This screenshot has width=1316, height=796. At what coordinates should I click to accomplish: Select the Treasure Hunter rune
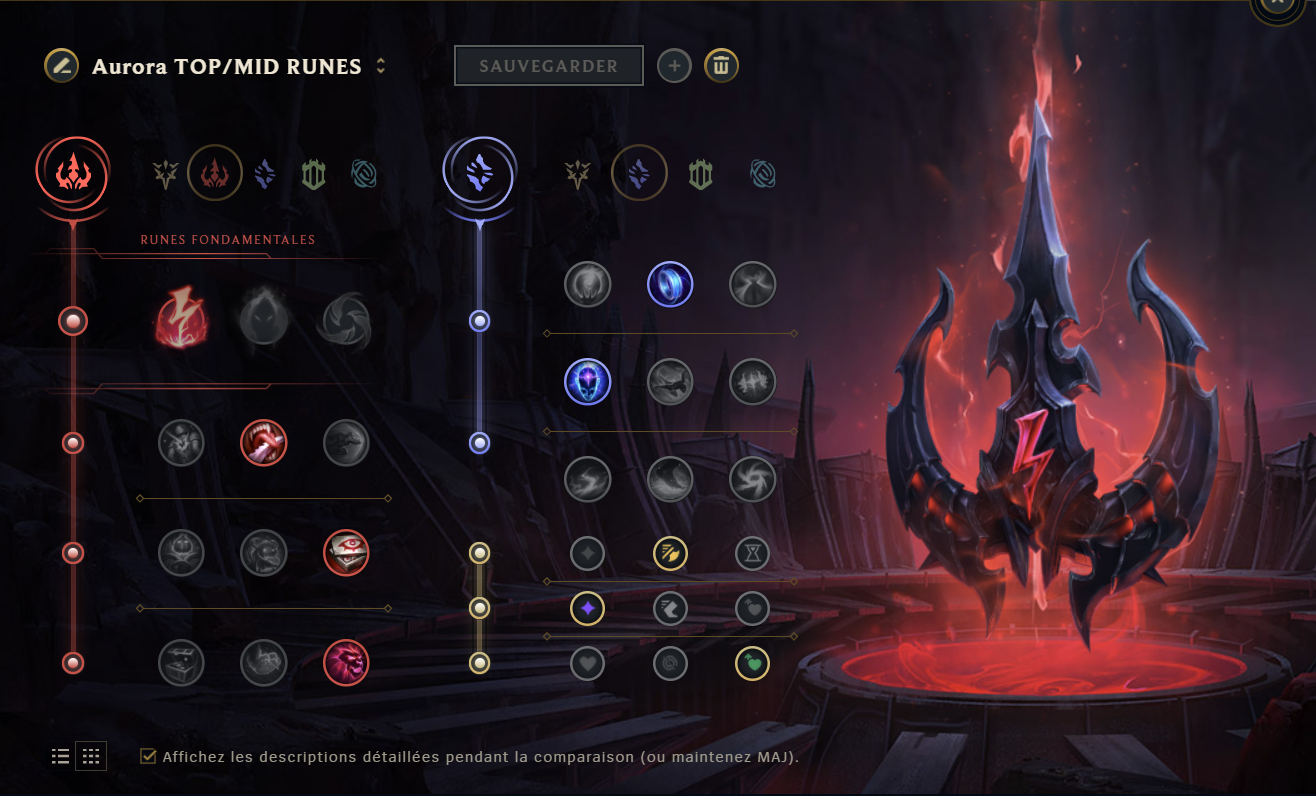pos(182,662)
